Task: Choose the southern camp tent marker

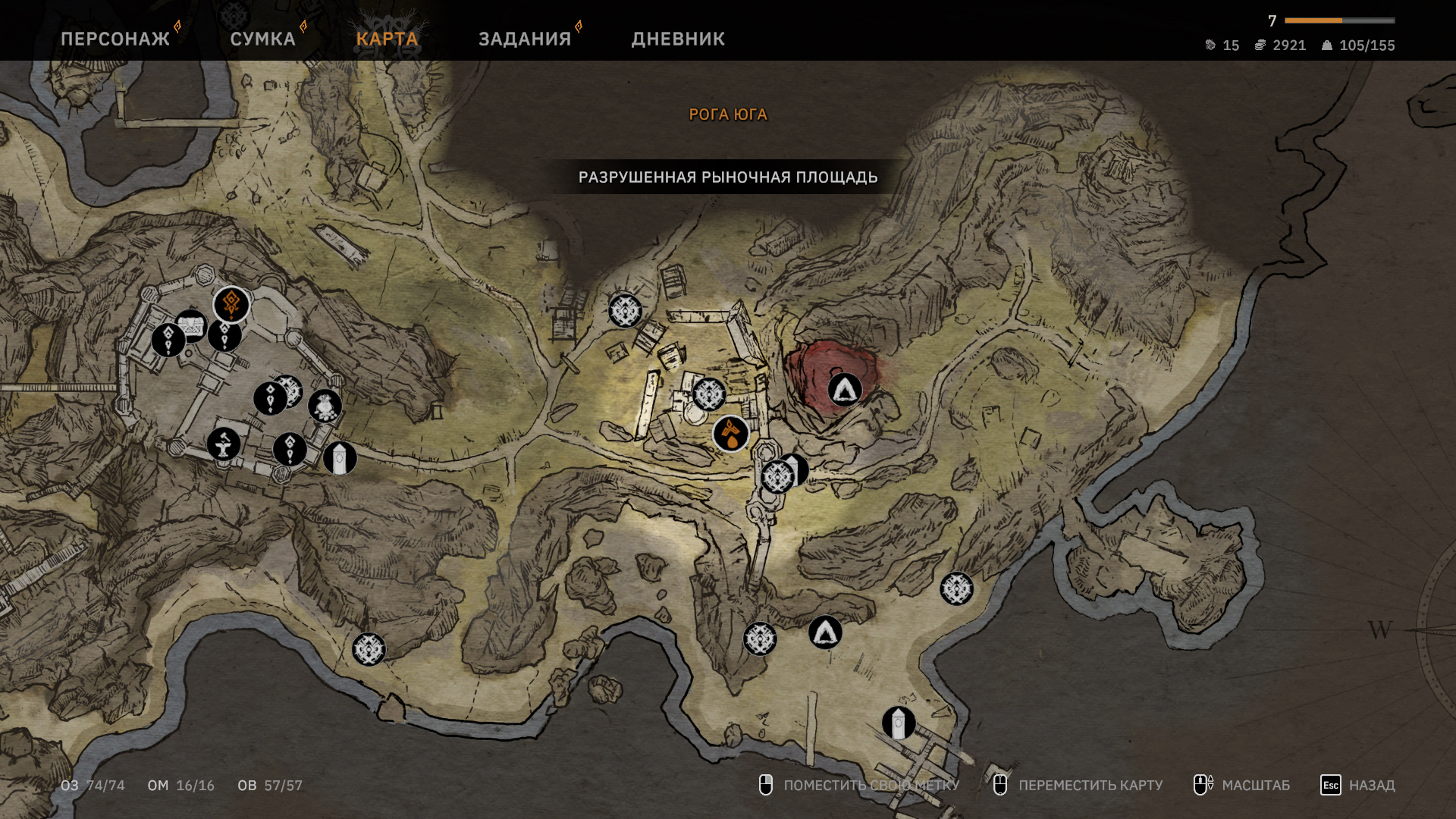Action: tap(825, 632)
